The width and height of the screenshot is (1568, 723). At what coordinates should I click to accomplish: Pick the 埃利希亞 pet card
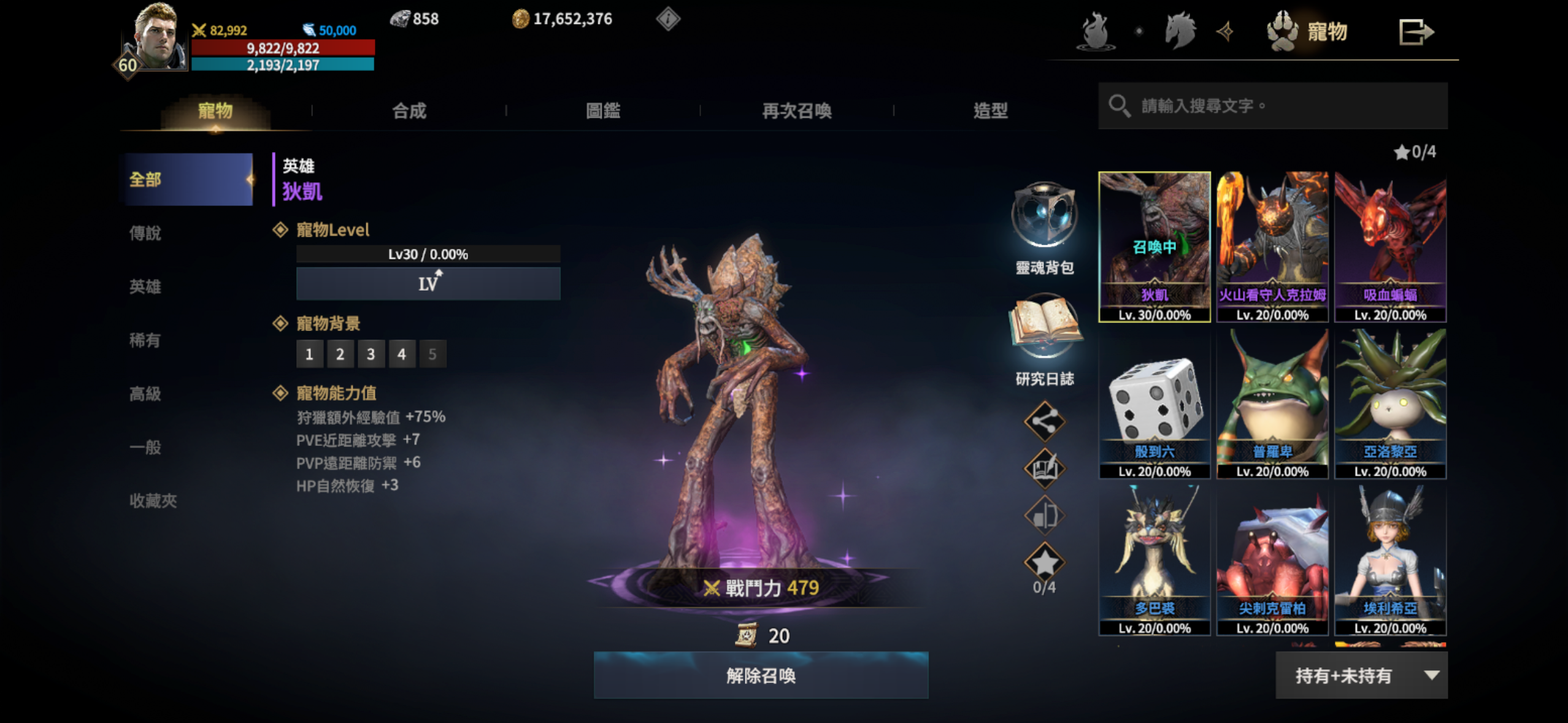click(1390, 560)
